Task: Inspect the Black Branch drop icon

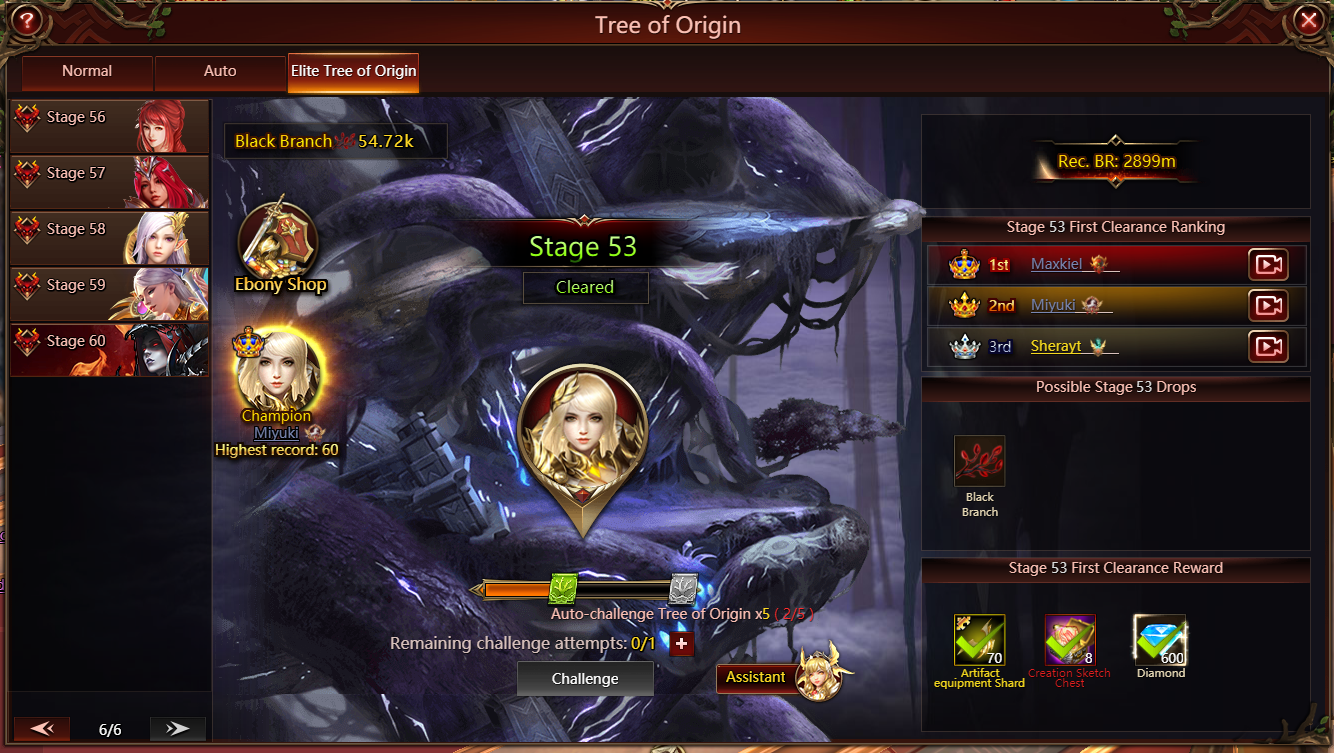Action: tap(979, 461)
